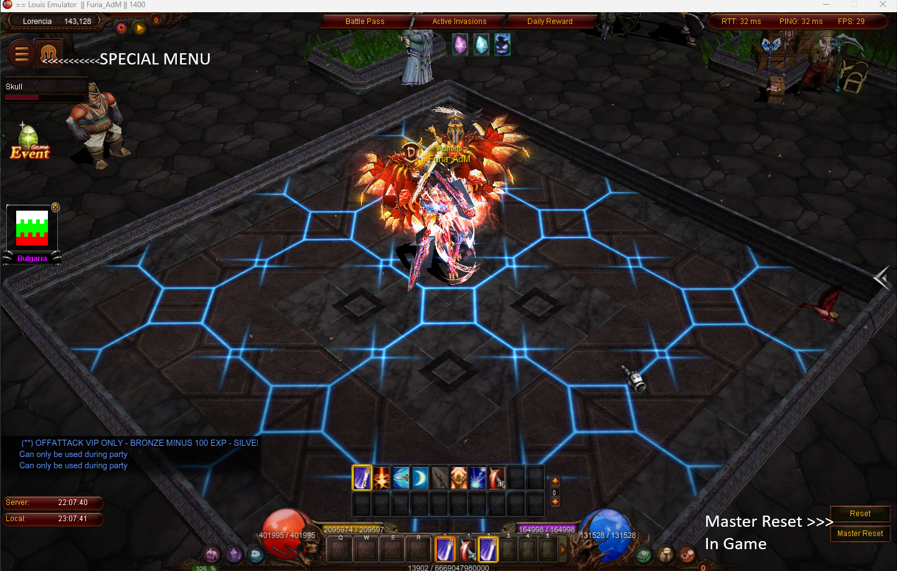Select the highlighted purple slash skill in skill list
897x571 pixels.
tap(362, 478)
